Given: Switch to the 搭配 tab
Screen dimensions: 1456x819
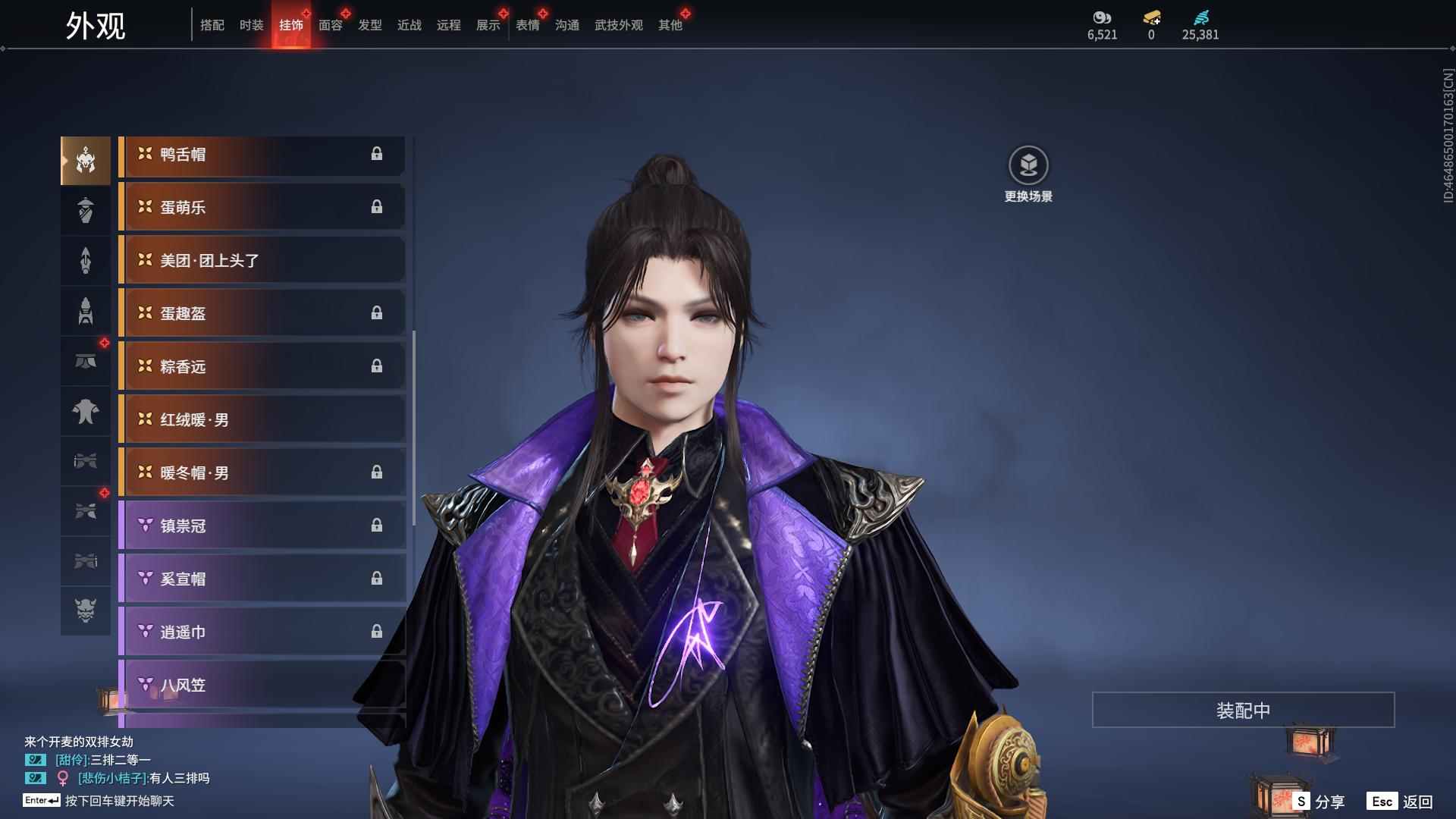Looking at the screenshot, I should (212, 25).
